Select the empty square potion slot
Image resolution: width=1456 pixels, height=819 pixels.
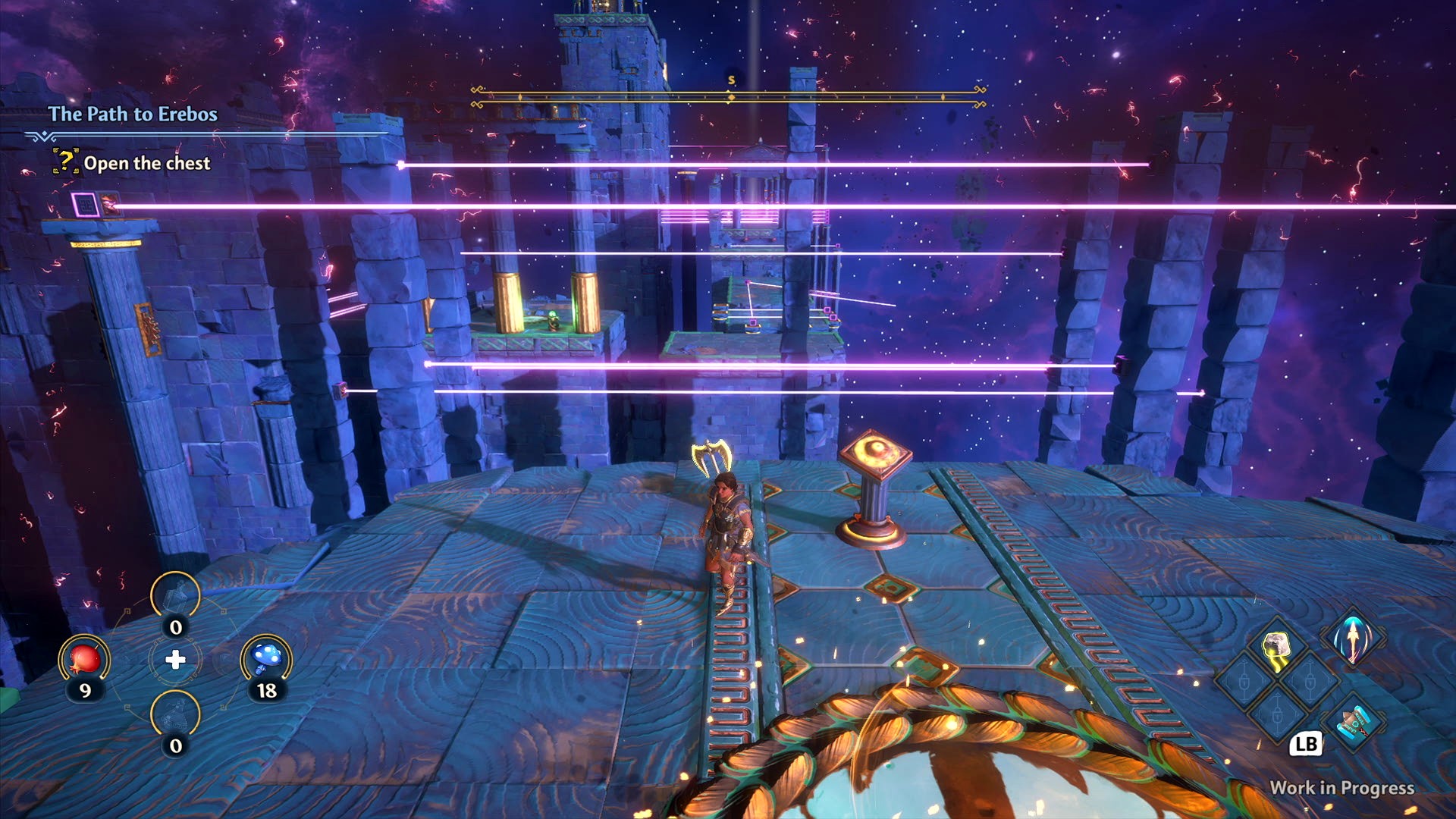pos(175,596)
